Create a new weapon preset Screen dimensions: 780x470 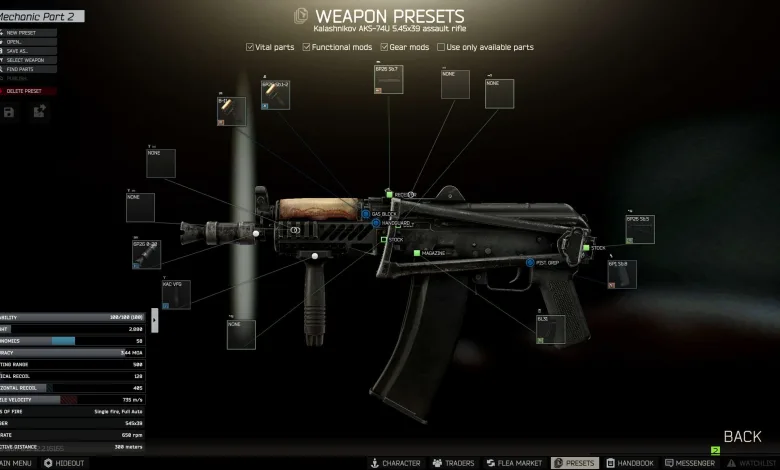point(22,32)
